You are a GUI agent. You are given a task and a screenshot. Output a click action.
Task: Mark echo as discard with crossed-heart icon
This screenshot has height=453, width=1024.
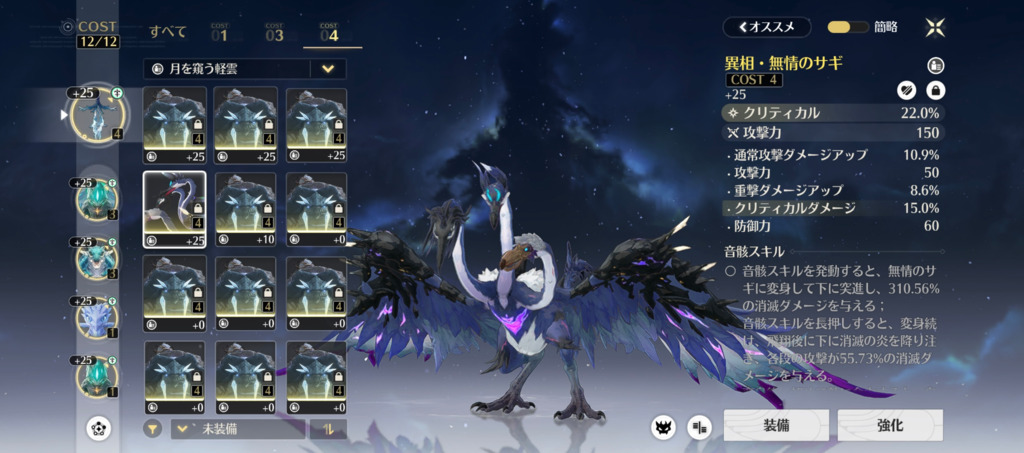pyautogui.click(x=907, y=91)
